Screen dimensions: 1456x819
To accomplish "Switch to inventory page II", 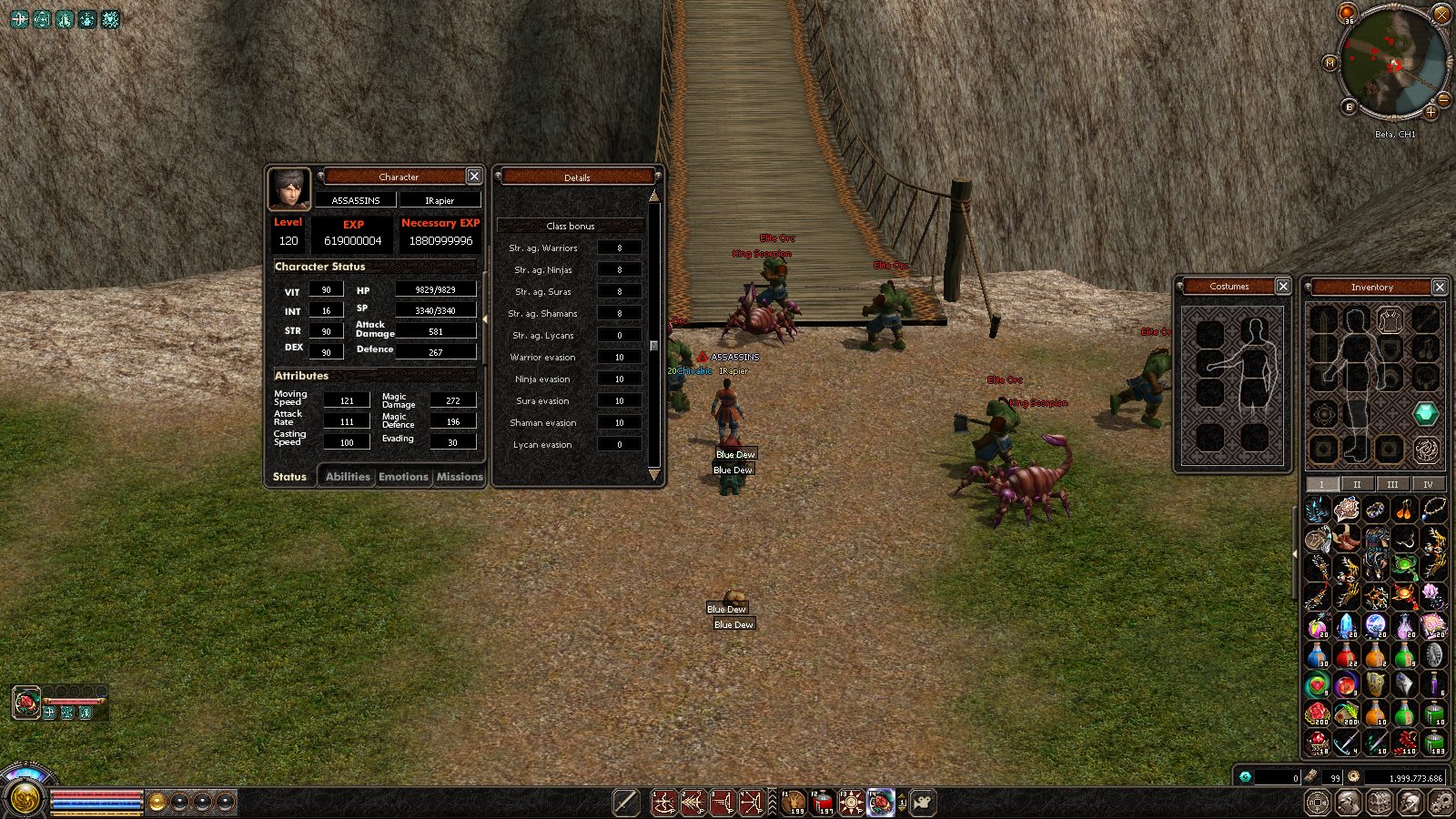I will (1357, 484).
